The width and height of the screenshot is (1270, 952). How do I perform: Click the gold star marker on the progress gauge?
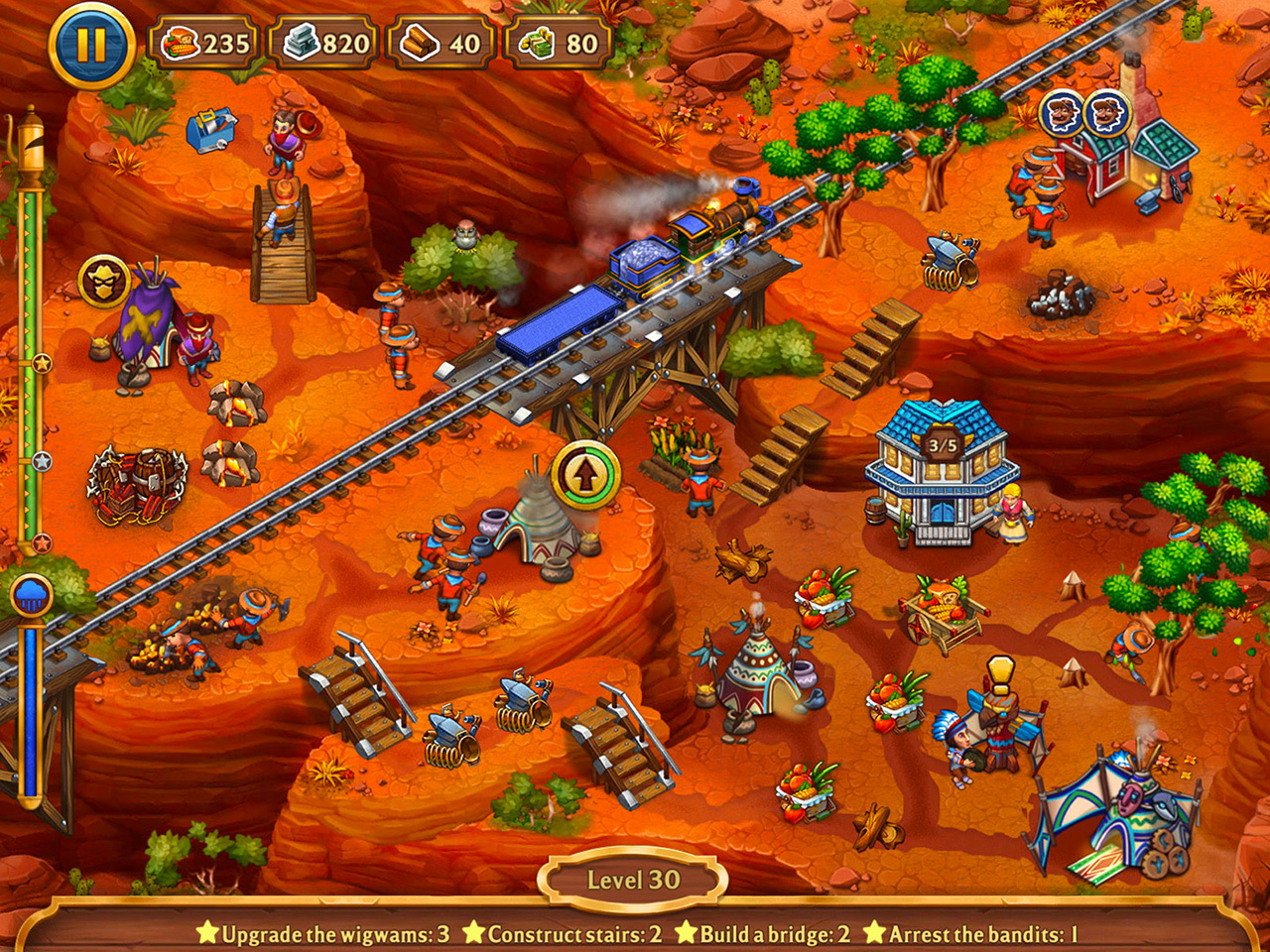coord(40,364)
